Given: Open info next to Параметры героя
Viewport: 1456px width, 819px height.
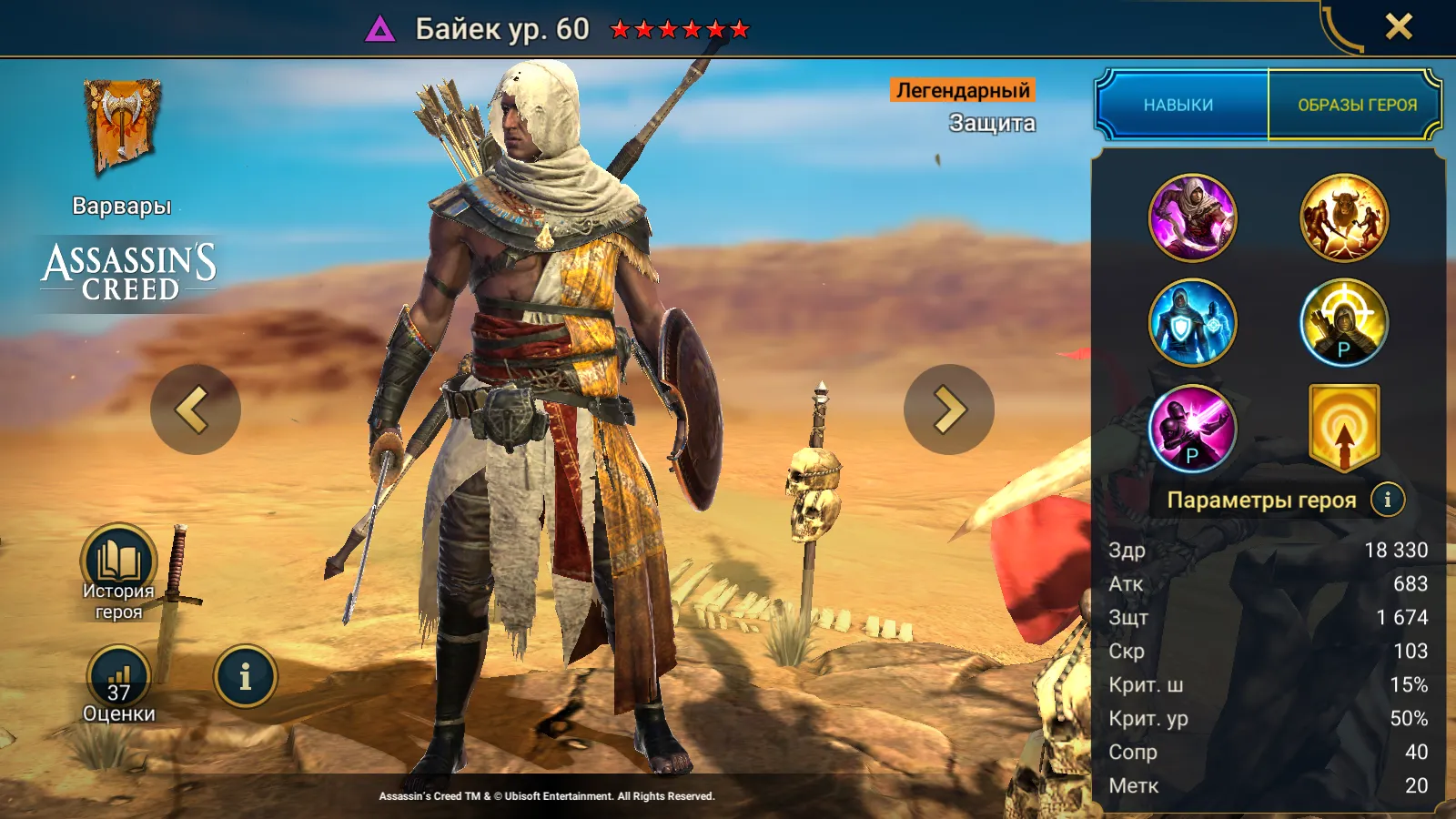Looking at the screenshot, I should pos(1387,499).
